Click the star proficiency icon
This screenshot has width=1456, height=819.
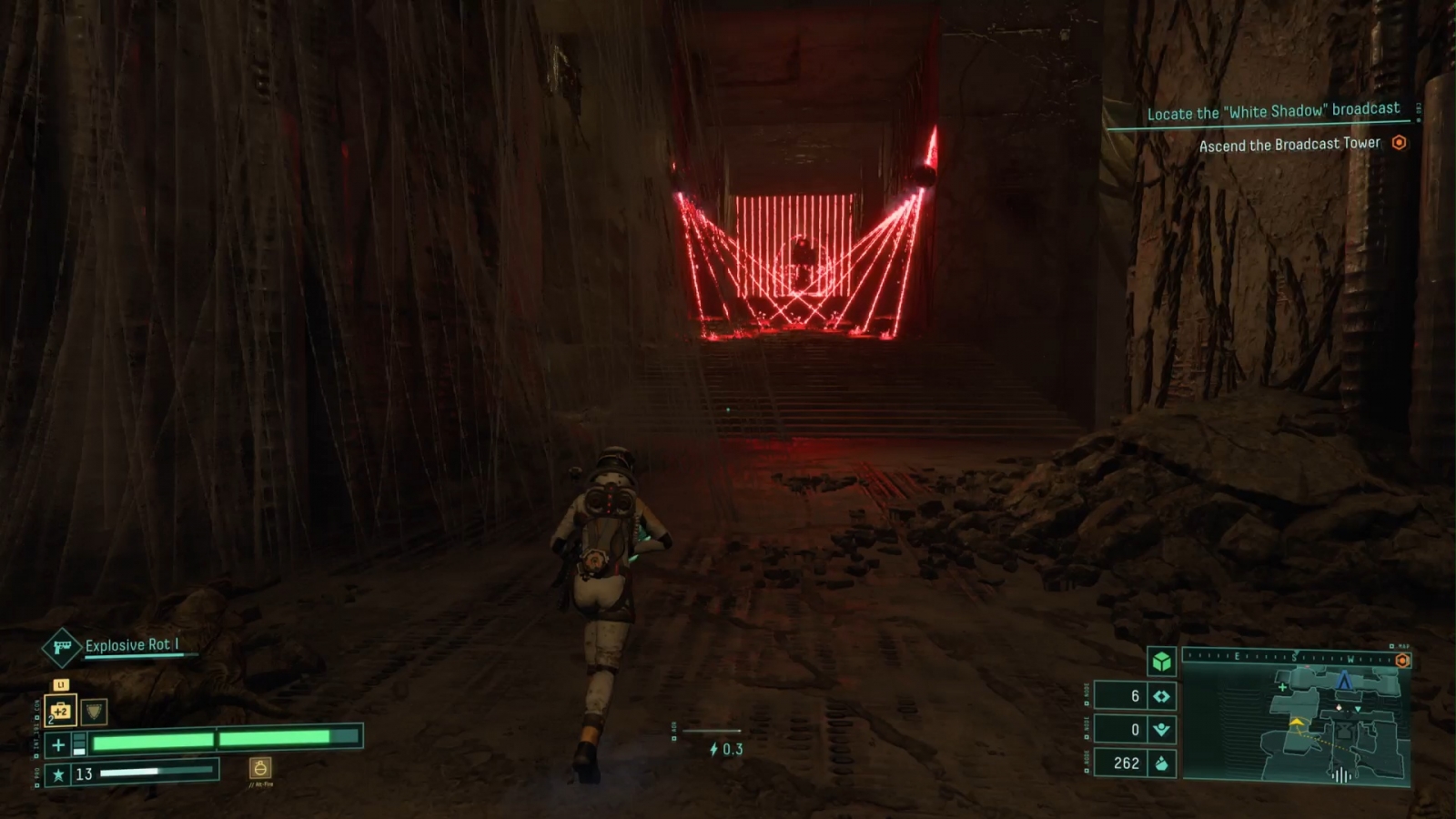(59, 774)
